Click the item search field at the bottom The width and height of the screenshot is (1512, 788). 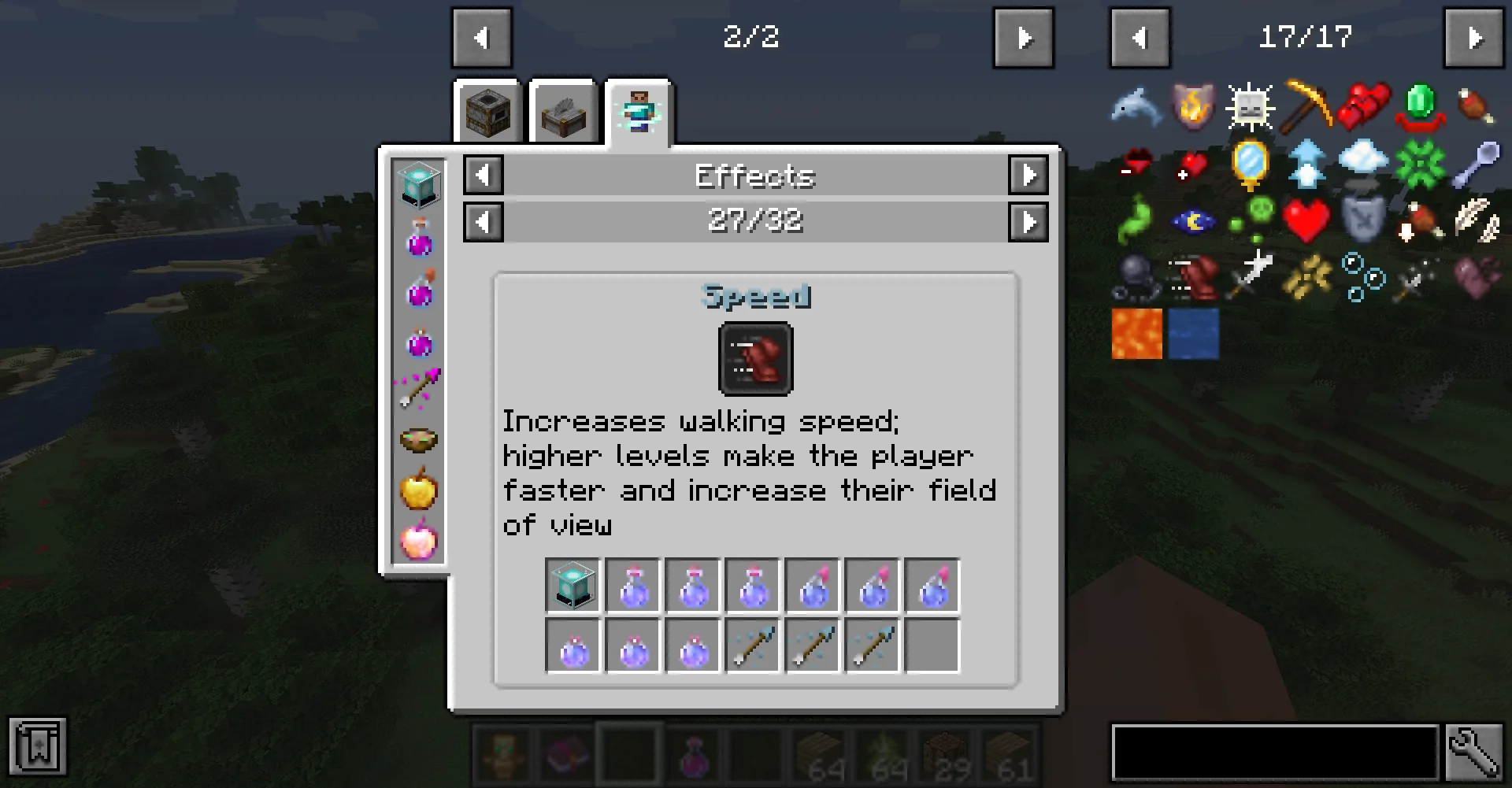pos(1276,753)
